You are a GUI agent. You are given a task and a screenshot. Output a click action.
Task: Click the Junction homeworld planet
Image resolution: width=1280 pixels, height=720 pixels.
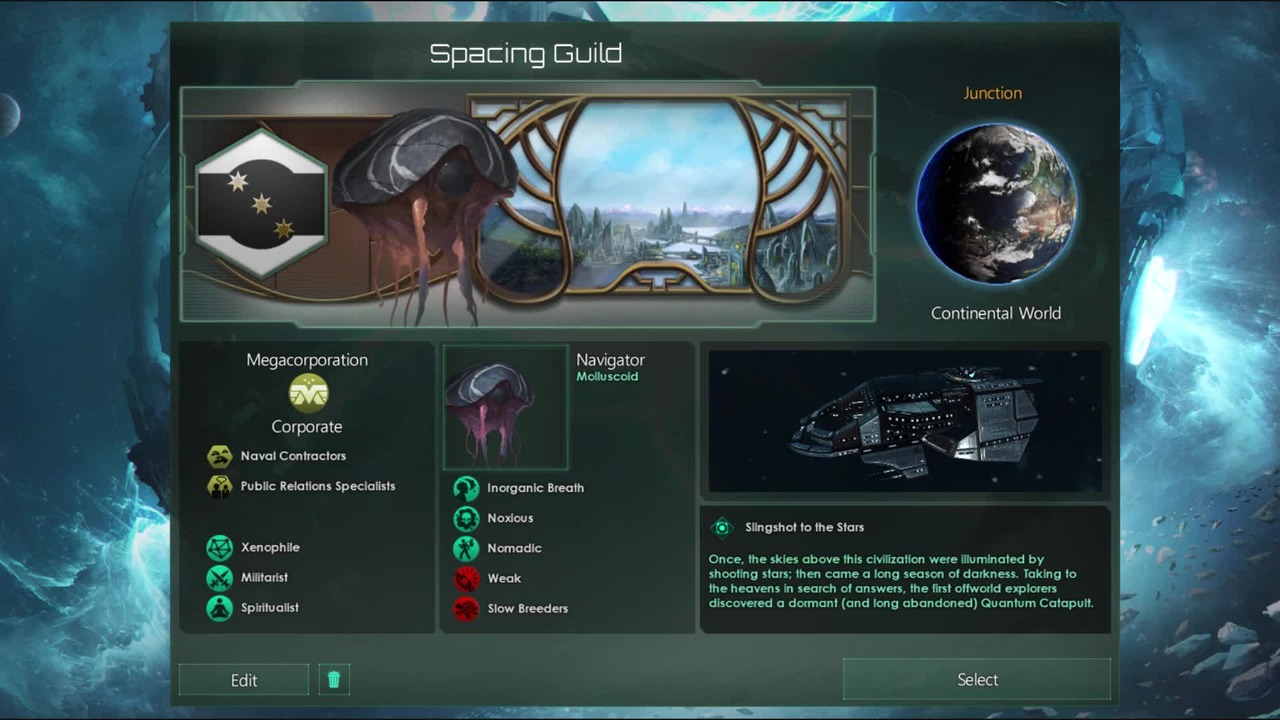click(x=996, y=204)
